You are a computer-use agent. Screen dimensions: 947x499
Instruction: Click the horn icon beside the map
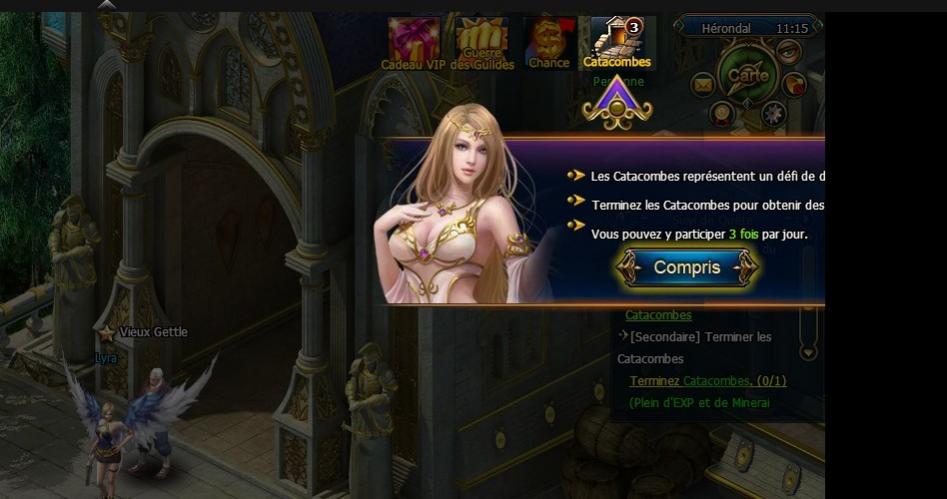click(x=795, y=84)
